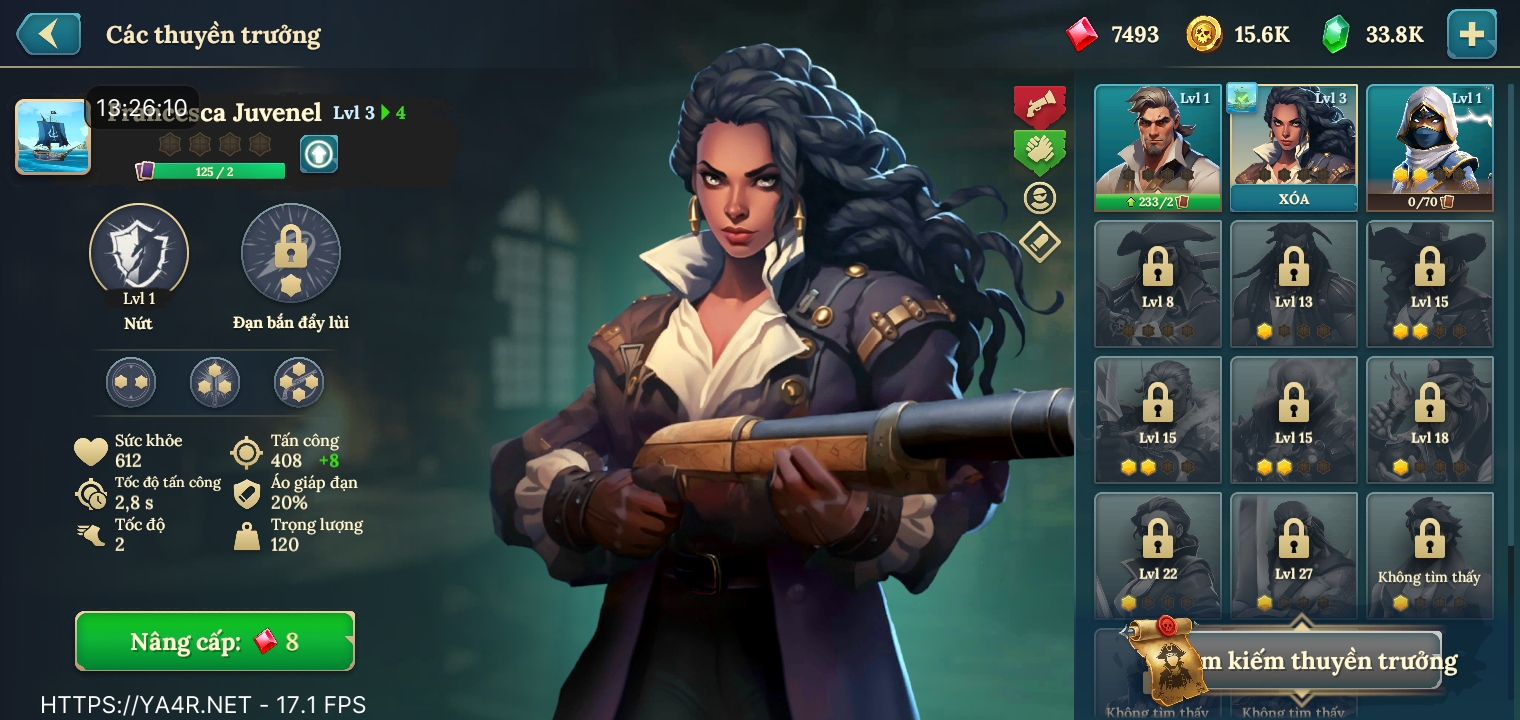
Task: Select the Nút shield skill icon
Action: [139, 253]
